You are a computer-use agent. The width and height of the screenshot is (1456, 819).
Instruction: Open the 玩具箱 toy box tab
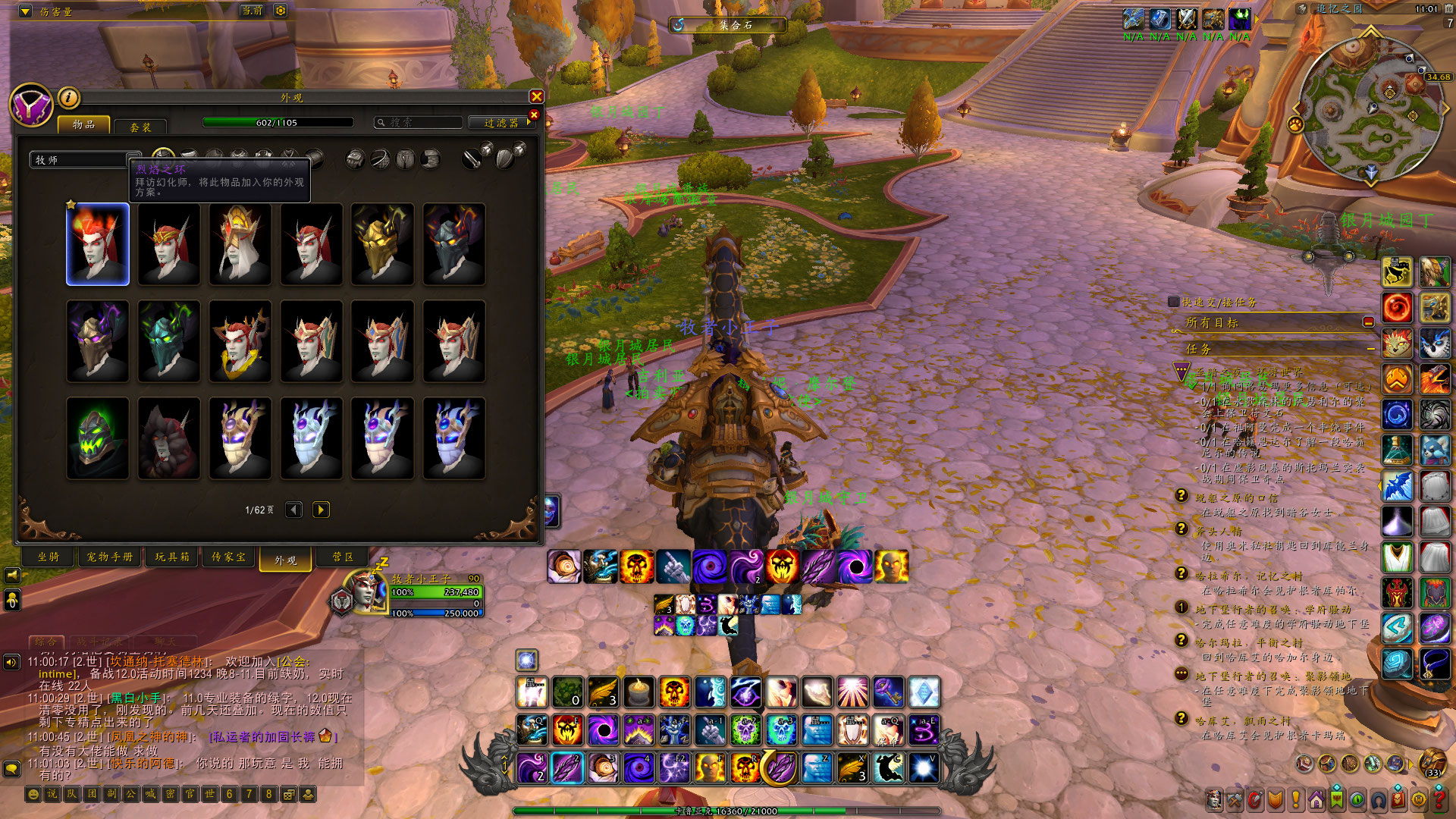click(x=172, y=557)
